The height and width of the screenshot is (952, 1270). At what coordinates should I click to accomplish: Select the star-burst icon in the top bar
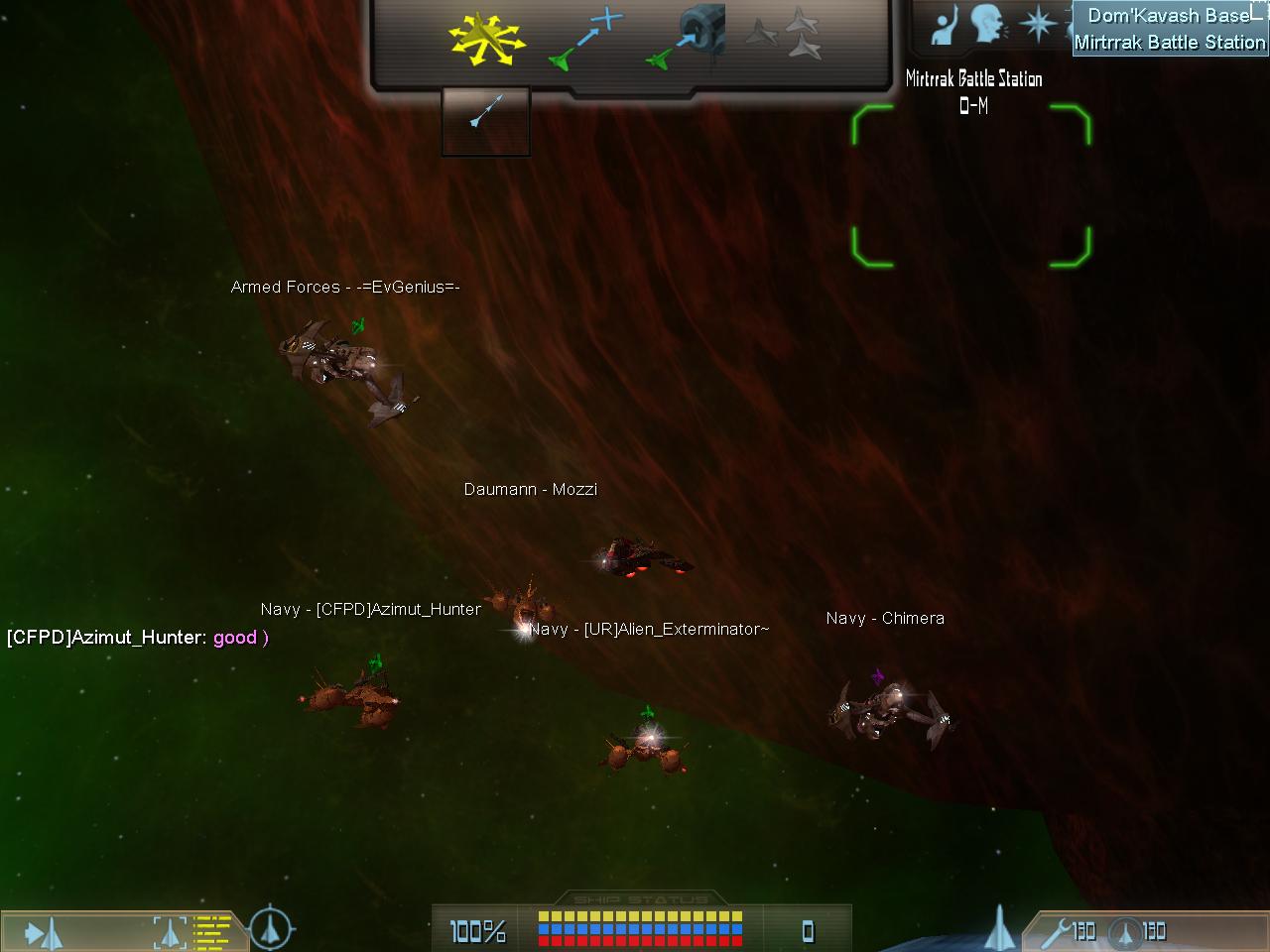(1037, 25)
